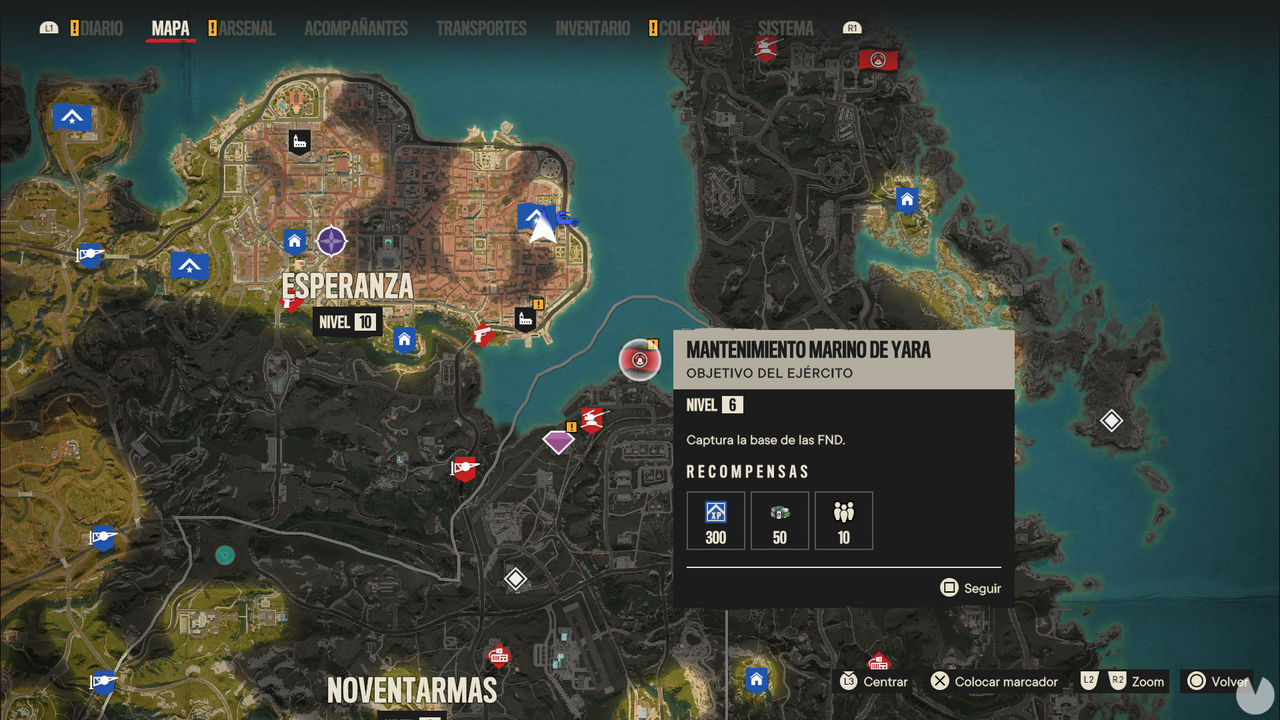
Task: Switch to the Sistema tab
Action: tap(785, 28)
